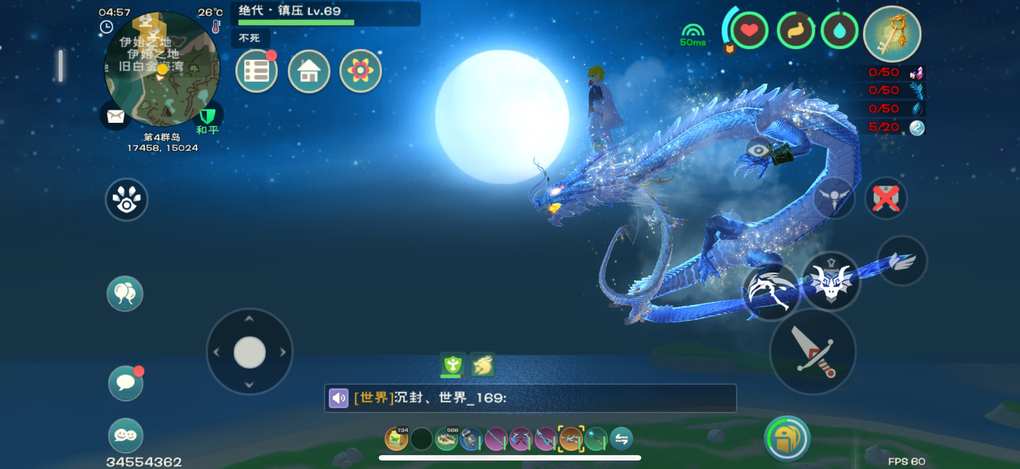Tap the paw and eye button

pyautogui.click(x=127, y=200)
